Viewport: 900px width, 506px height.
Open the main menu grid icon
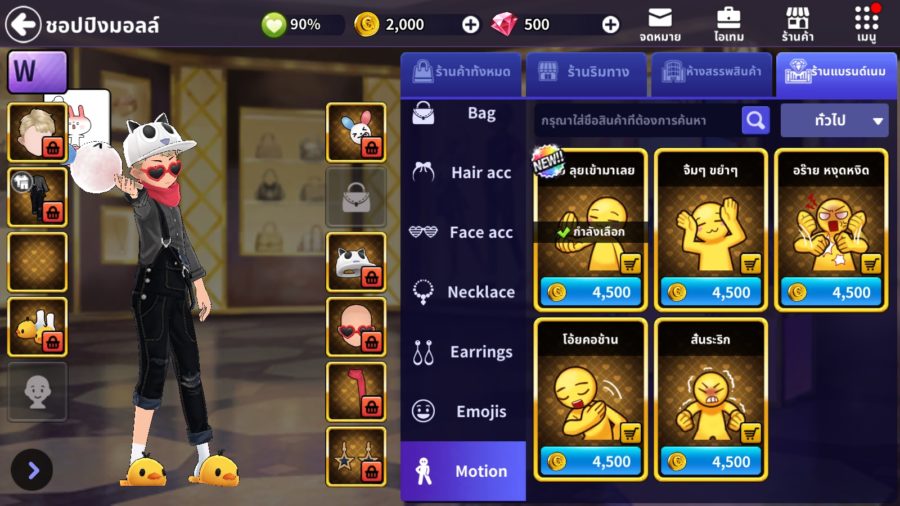pos(866,24)
